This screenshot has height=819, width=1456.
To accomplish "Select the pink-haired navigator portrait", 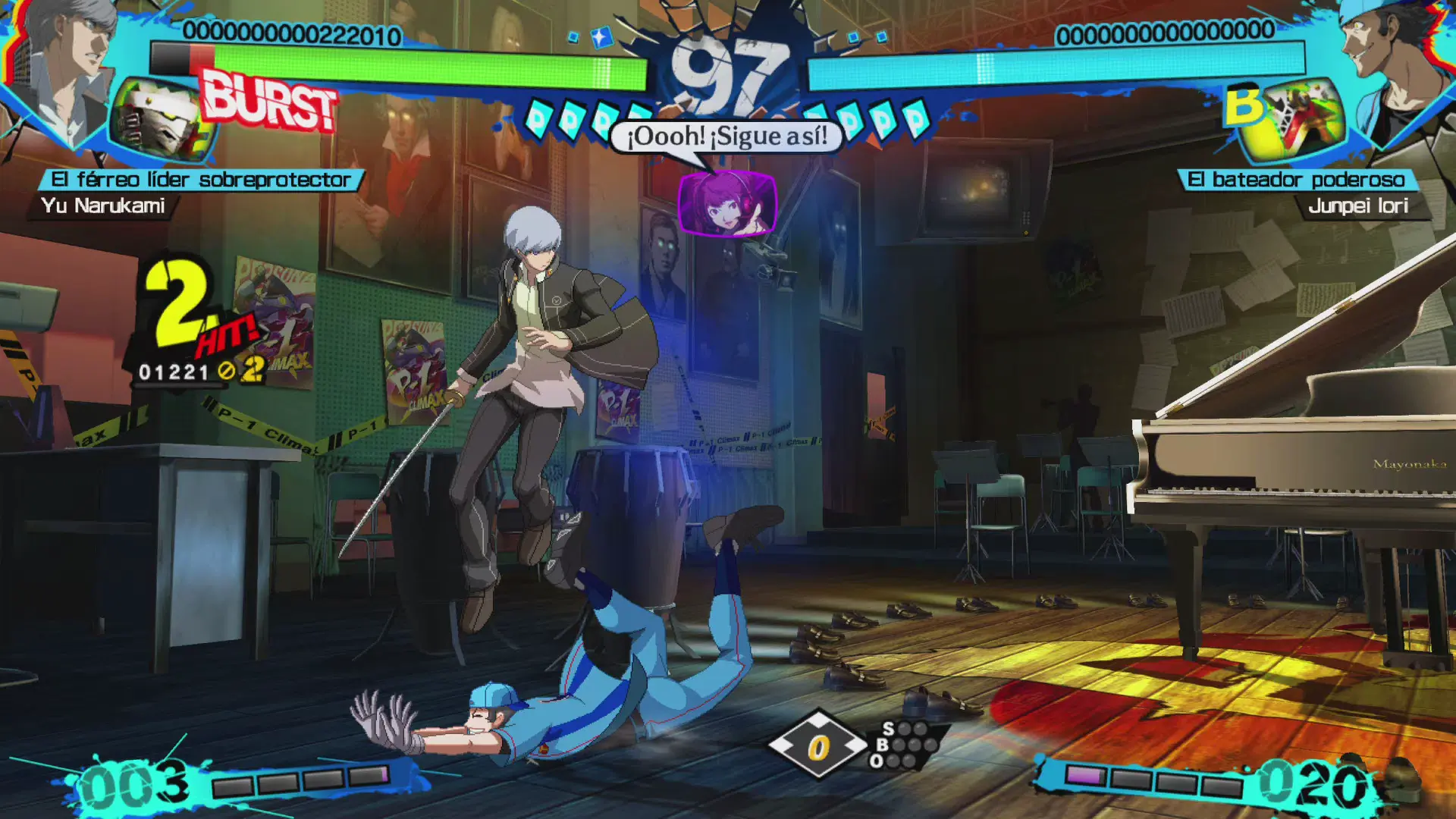I will [726, 202].
